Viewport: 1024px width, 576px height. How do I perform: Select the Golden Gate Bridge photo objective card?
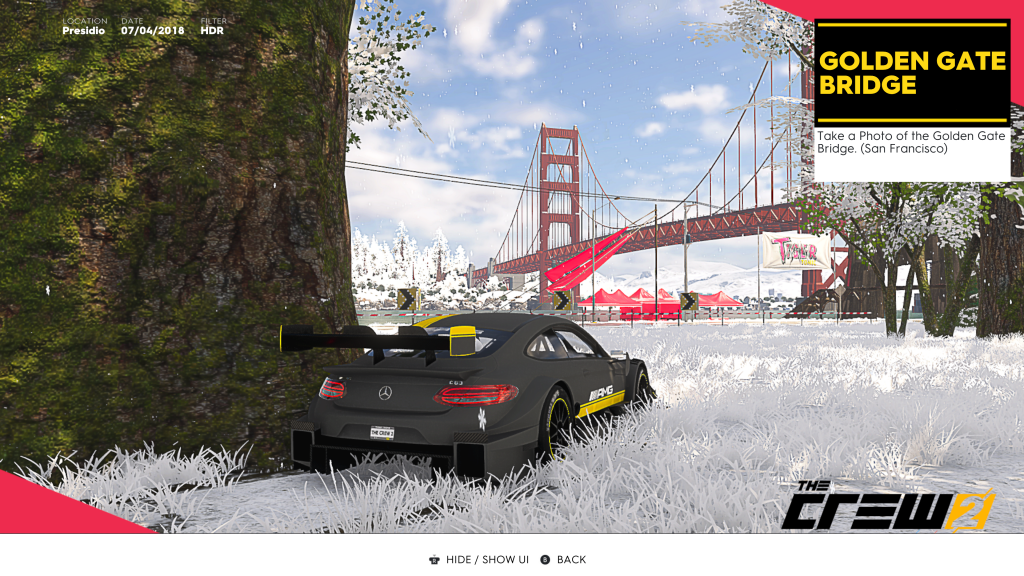point(911,100)
